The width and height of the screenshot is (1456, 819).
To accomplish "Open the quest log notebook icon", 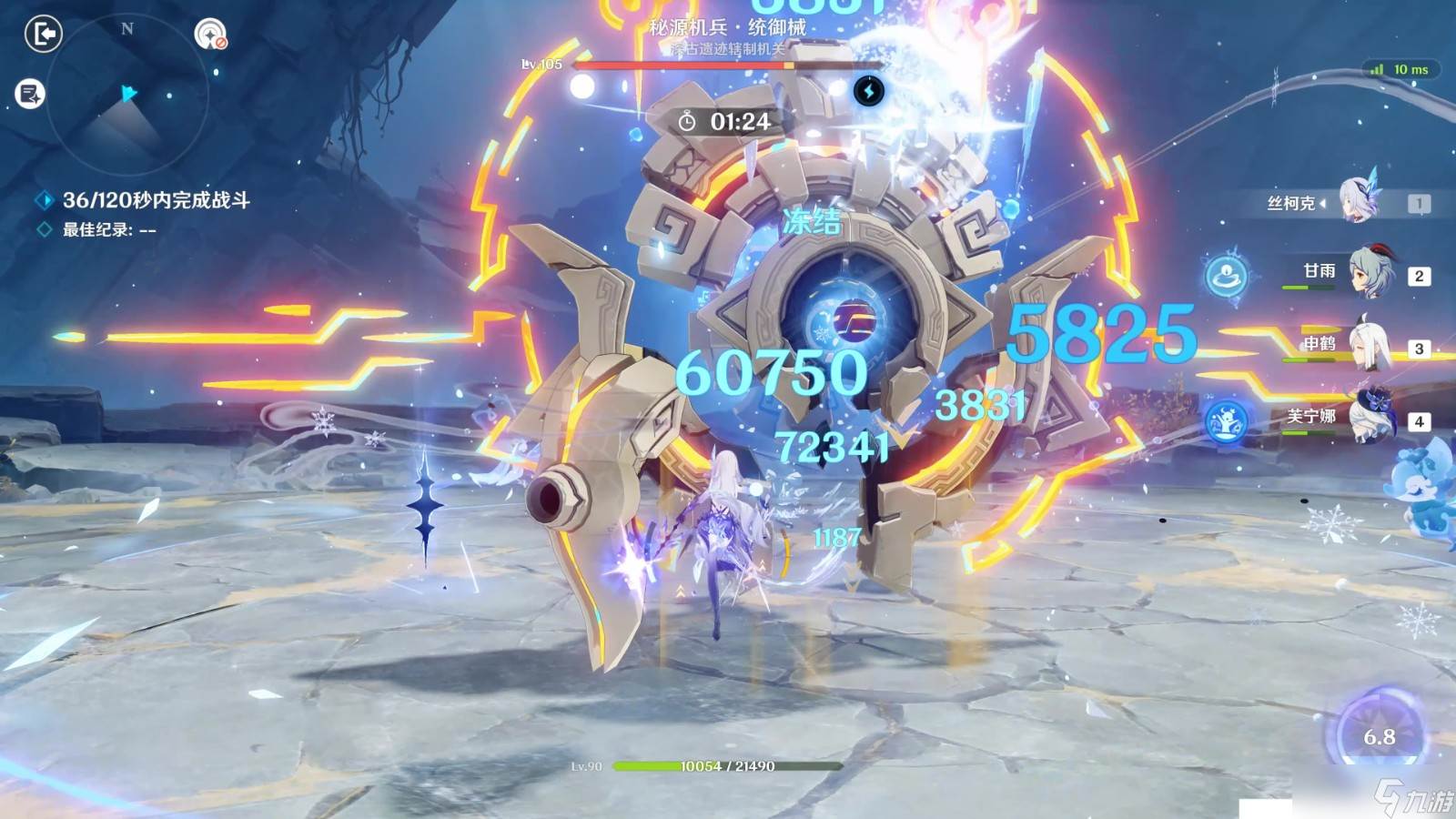I will coord(30,94).
